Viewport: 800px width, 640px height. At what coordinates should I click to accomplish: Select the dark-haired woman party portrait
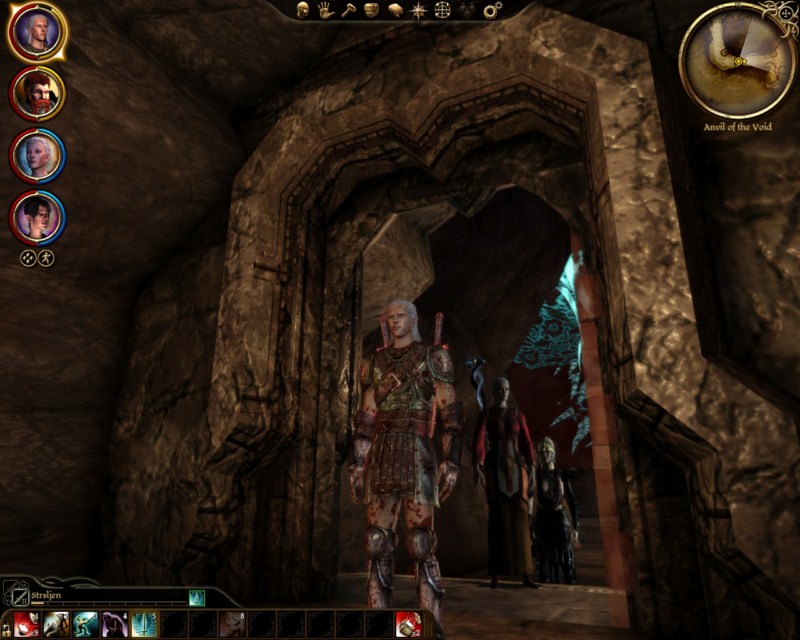(38, 216)
